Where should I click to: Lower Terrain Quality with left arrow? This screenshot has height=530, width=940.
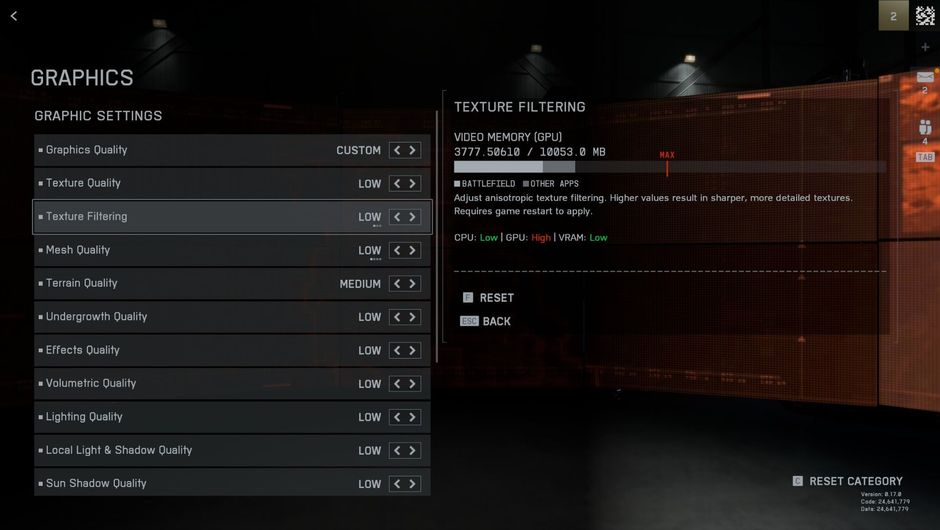point(397,284)
